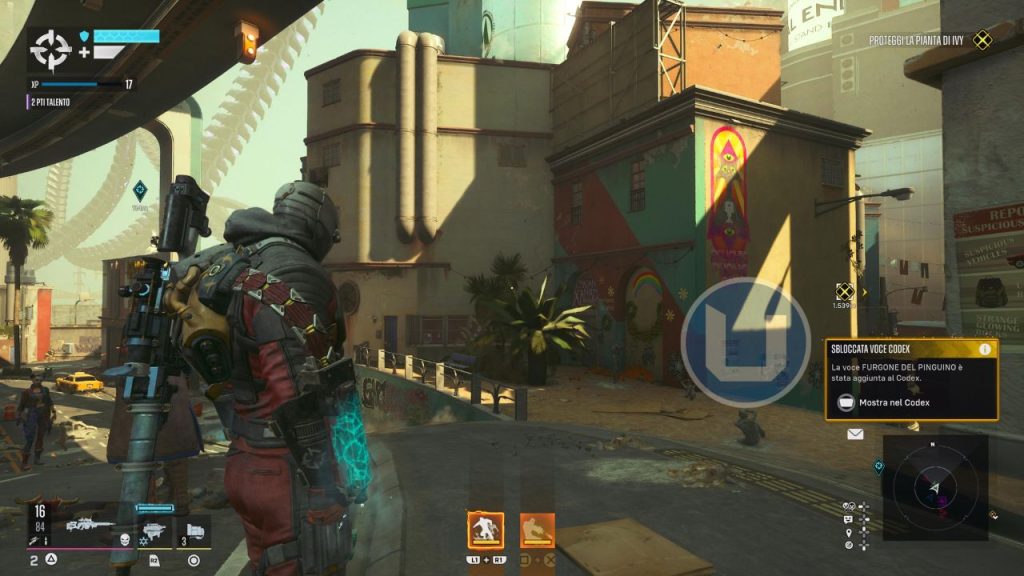Select the map pin shortcut icon
This screenshot has width=1024, height=576.
pyautogui.click(x=848, y=532)
